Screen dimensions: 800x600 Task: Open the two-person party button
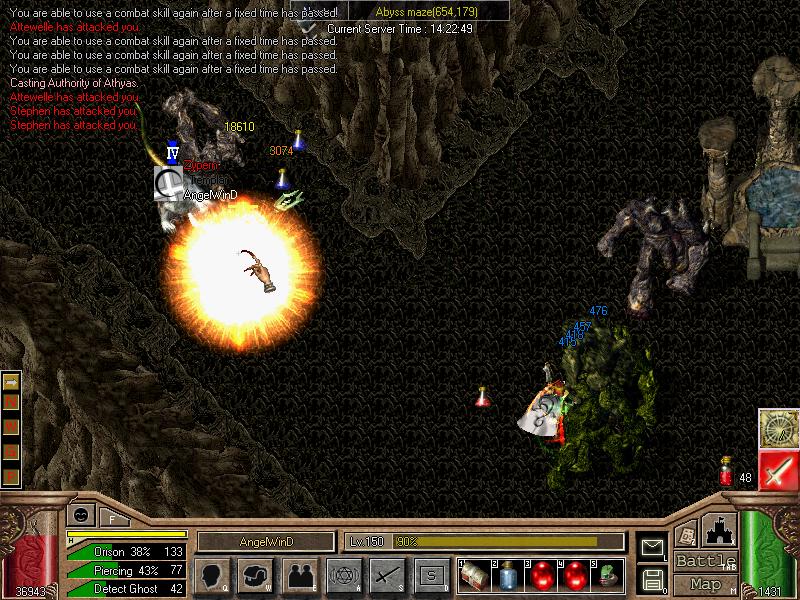tap(299, 576)
